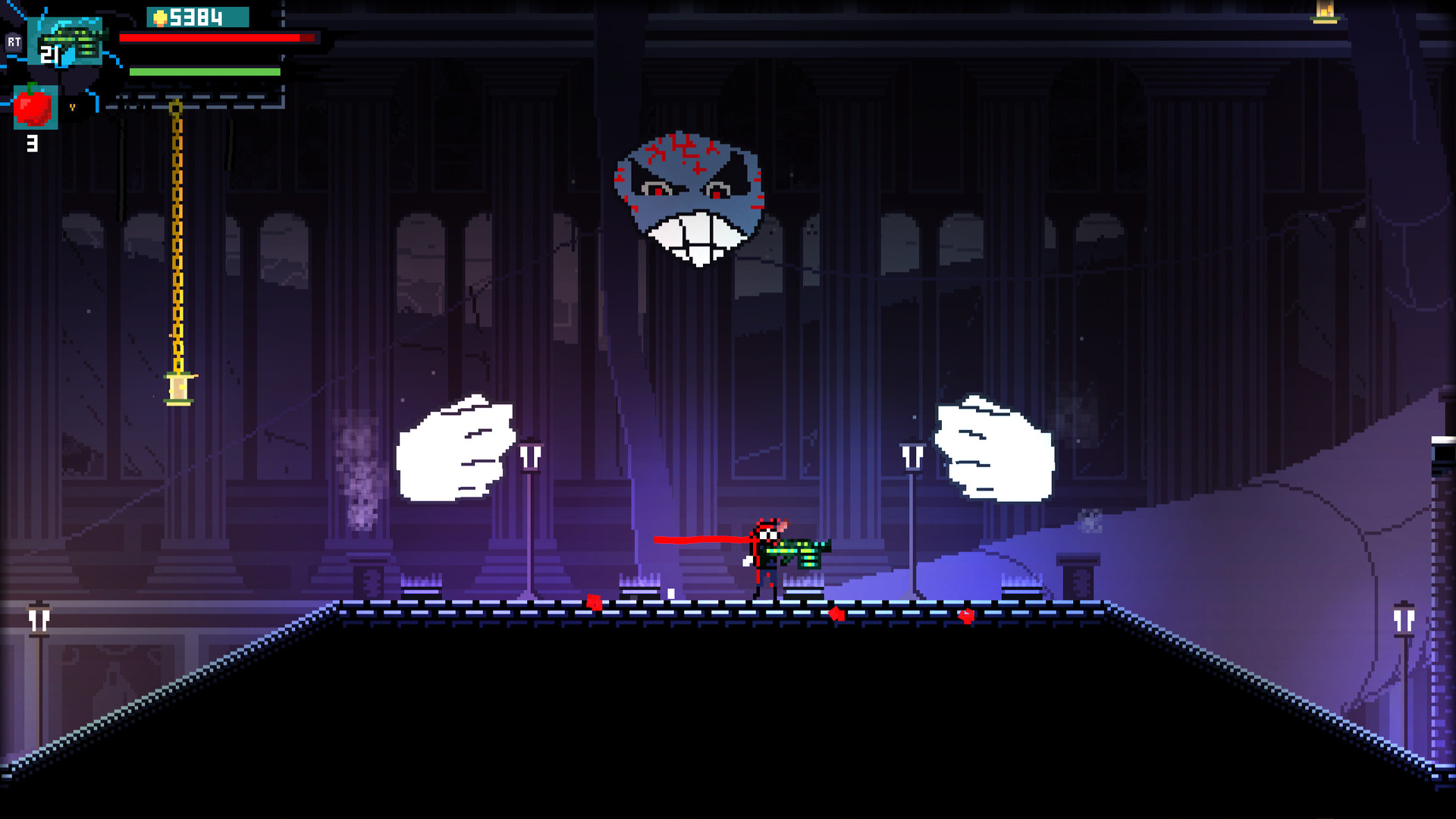Viewport: 1456px width, 819px height.
Task: Click the coin icon beside the 5384 counter
Action: (x=159, y=17)
